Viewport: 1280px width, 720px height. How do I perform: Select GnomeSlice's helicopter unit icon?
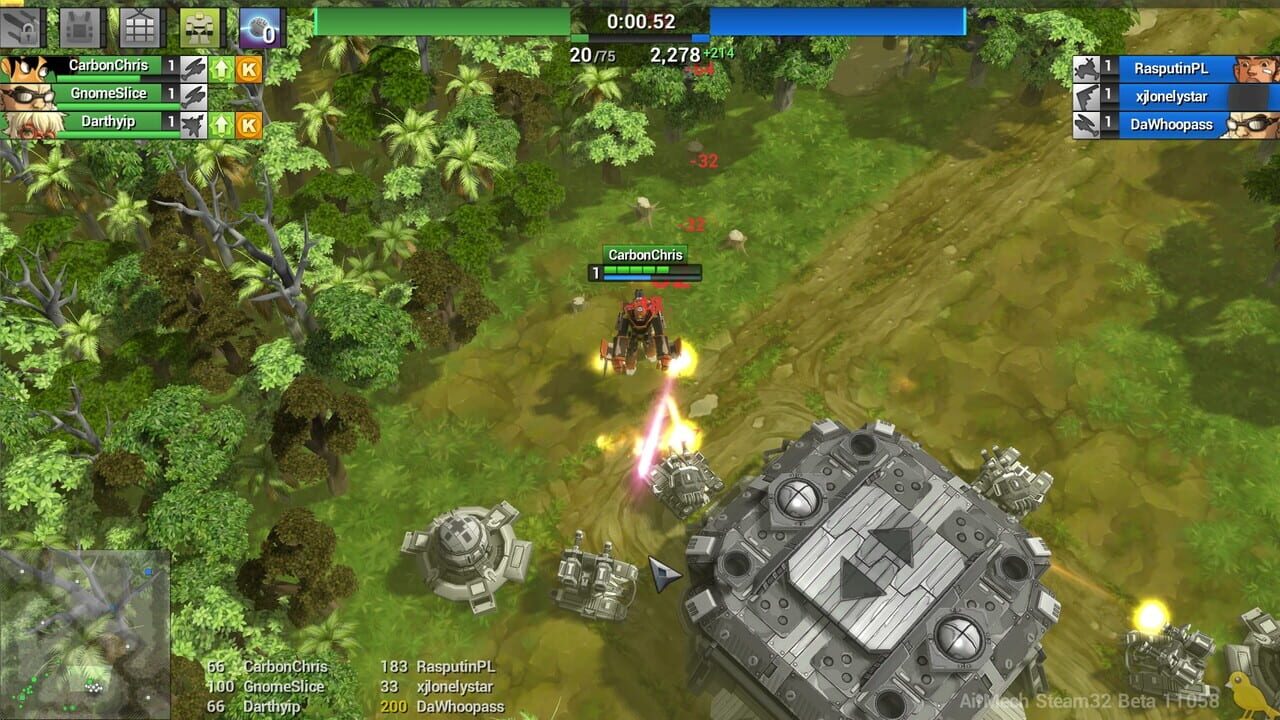click(x=194, y=96)
